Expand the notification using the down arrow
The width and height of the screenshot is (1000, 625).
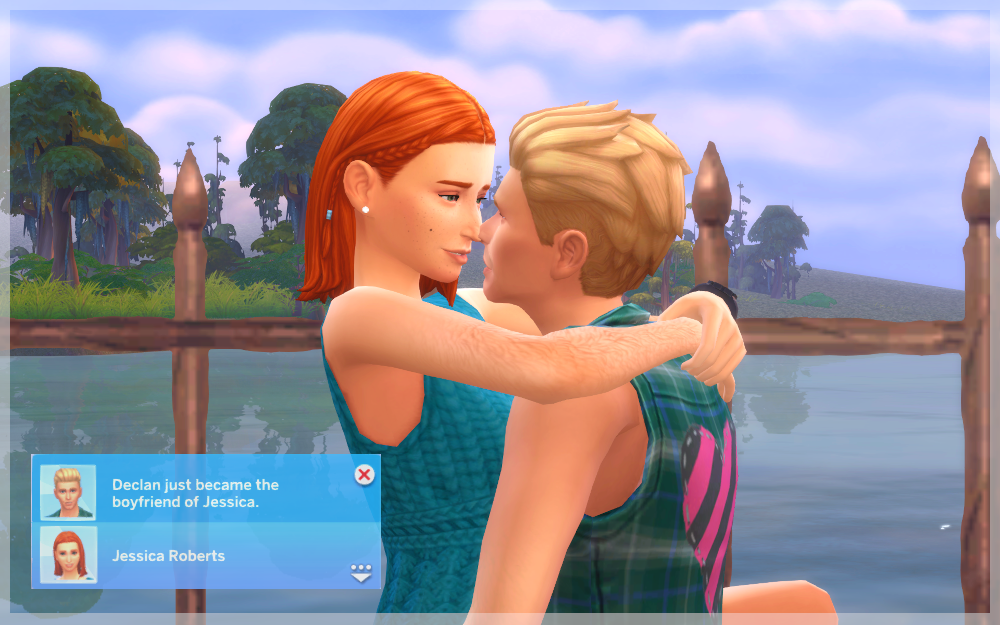click(x=361, y=572)
